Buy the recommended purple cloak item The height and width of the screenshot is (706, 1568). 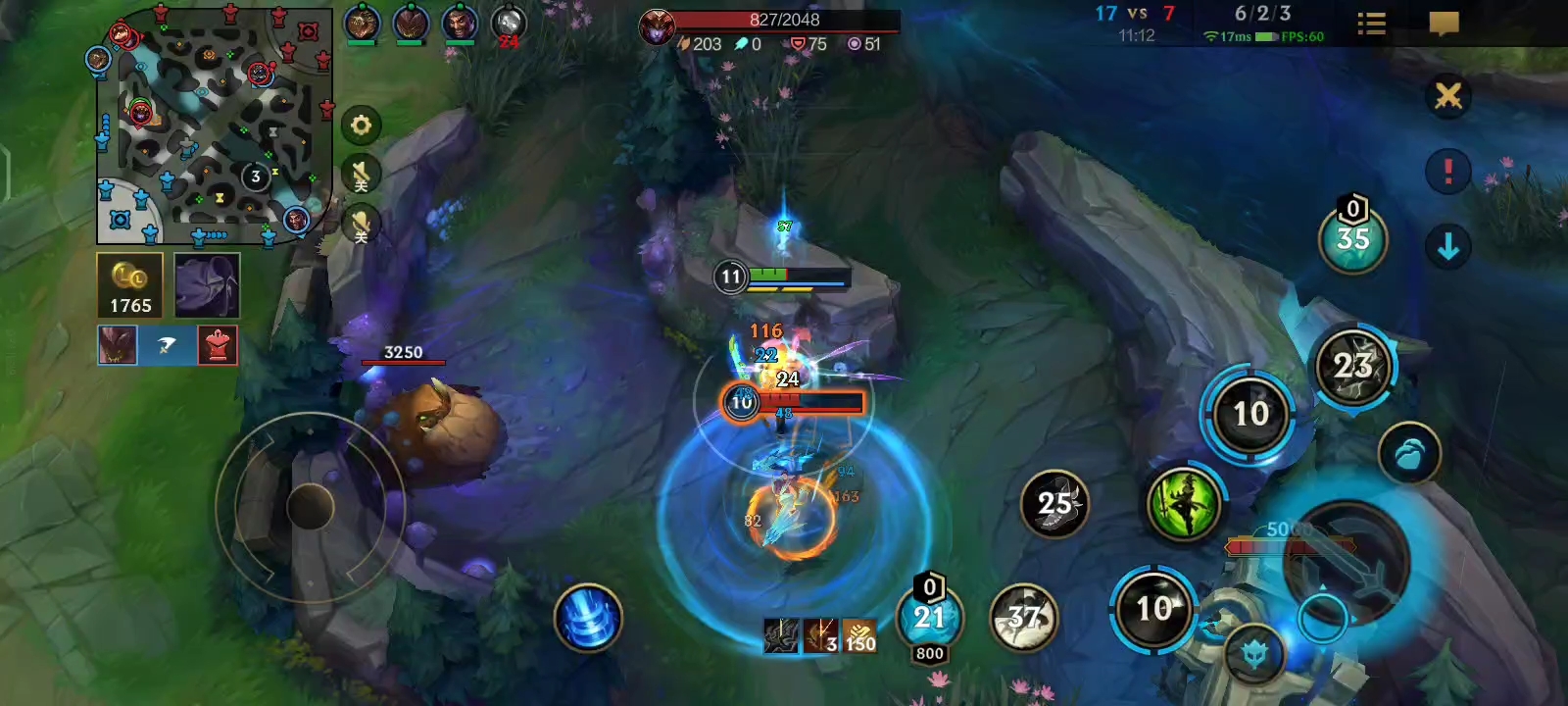tap(207, 285)
